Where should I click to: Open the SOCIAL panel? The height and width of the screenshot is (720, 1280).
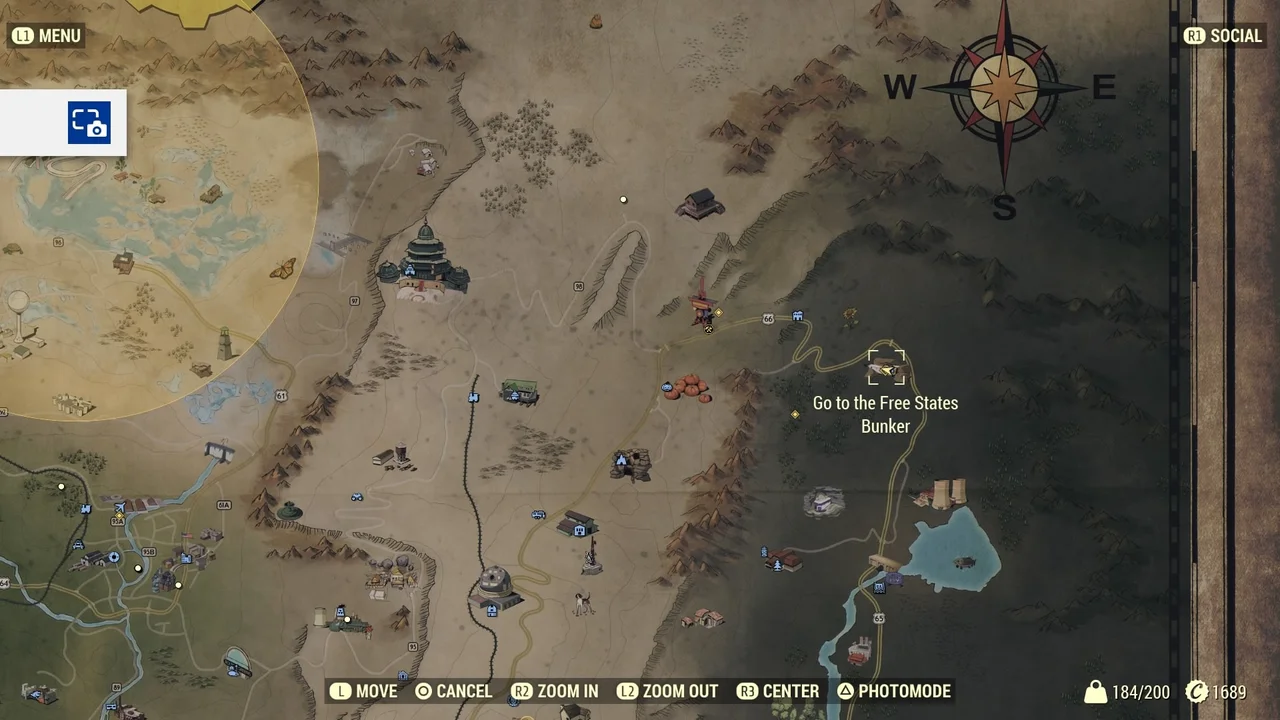click(x=1222, y=35)
